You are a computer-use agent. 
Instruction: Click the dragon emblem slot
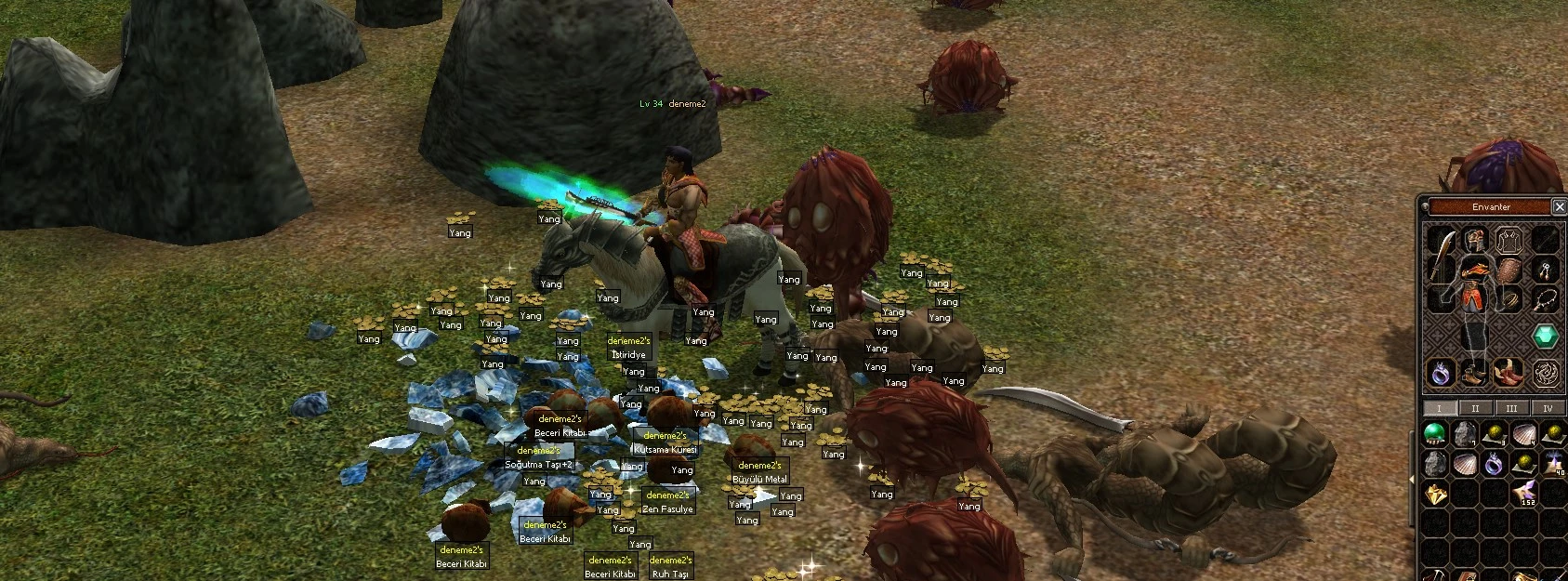(1545, 373)
